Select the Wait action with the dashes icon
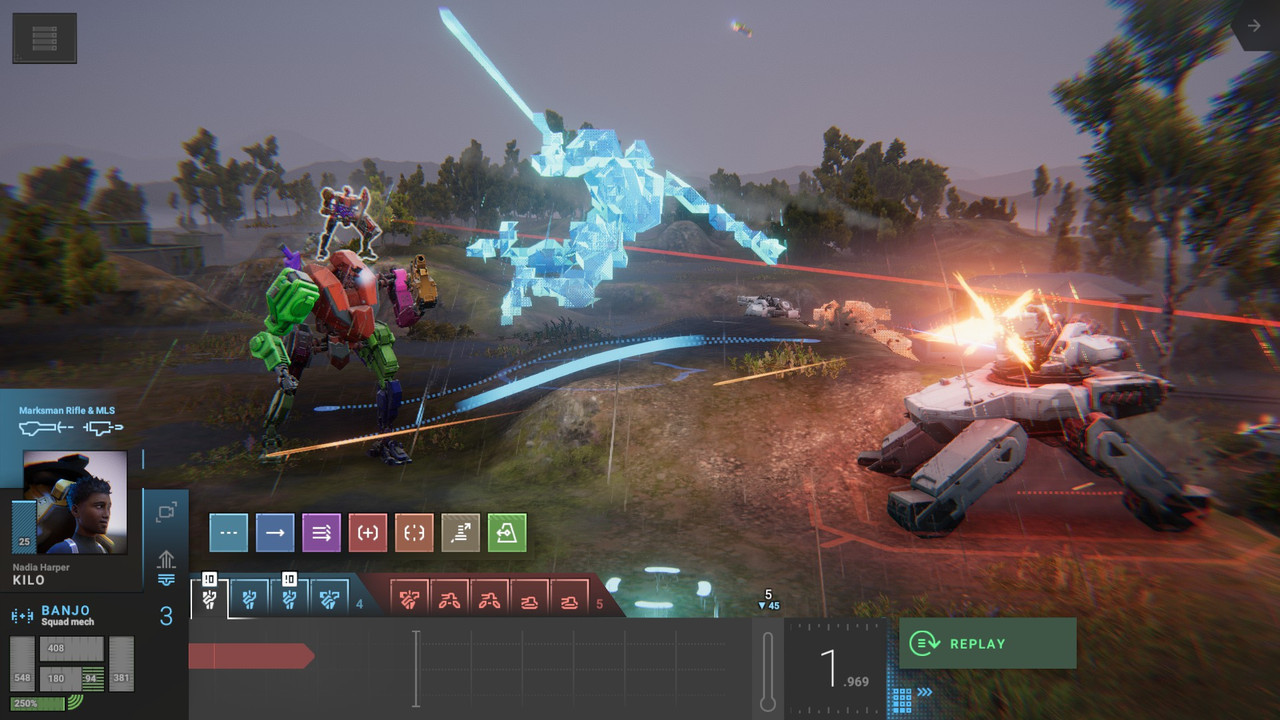 coord(228,533)
